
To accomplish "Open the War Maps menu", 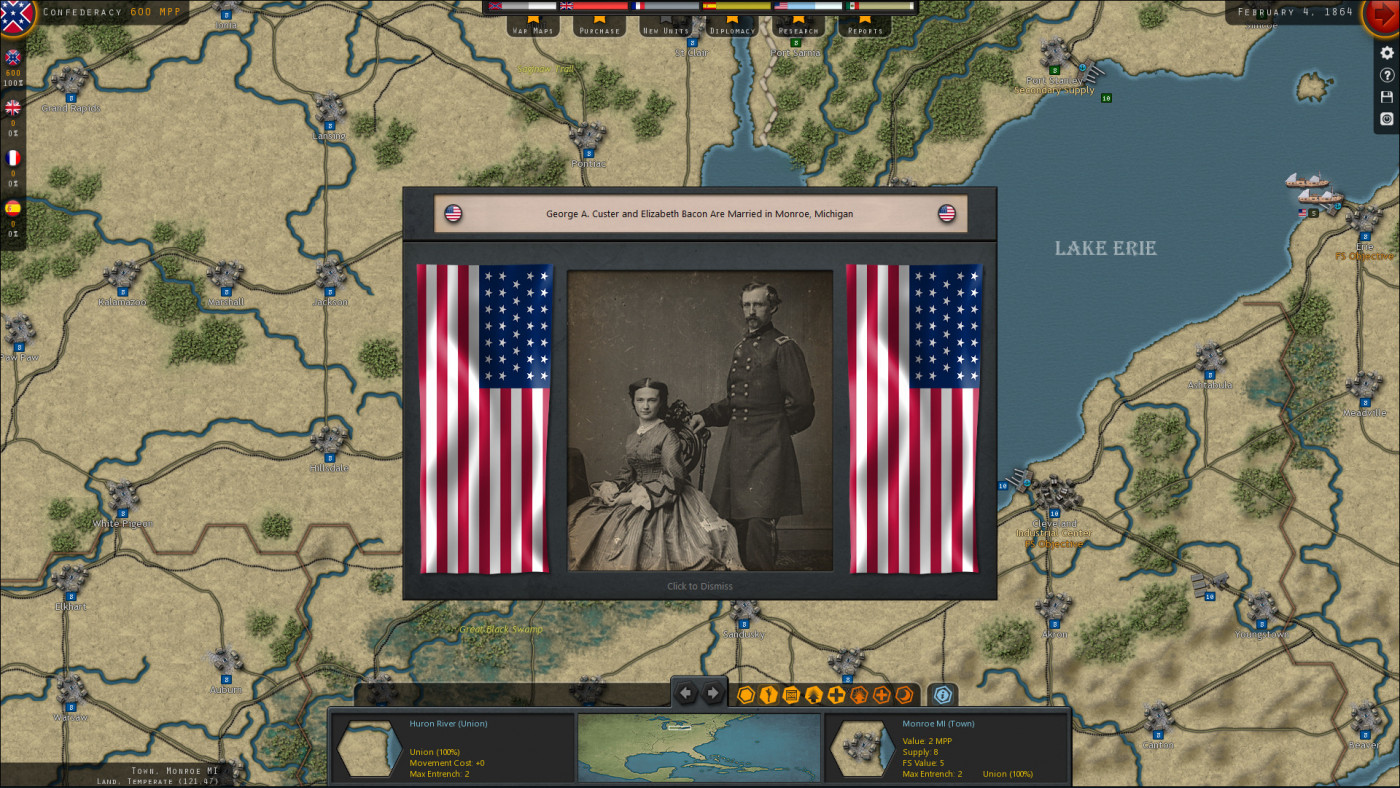I will (x=534, y=29).
